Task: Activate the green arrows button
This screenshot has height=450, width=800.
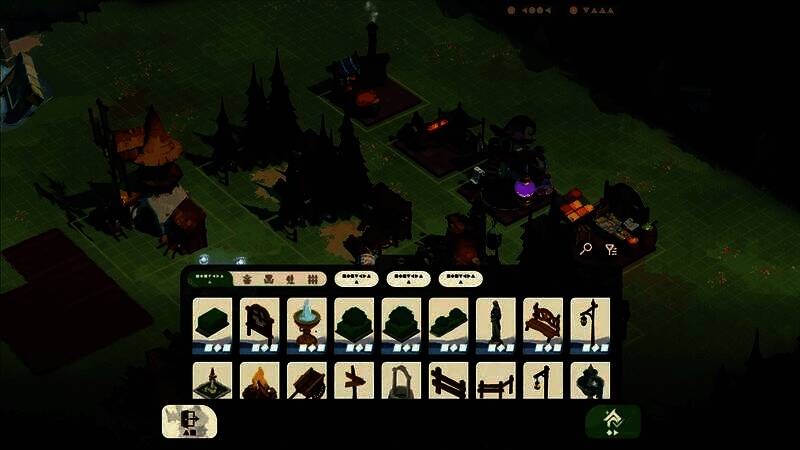Action: click(612, 421)
